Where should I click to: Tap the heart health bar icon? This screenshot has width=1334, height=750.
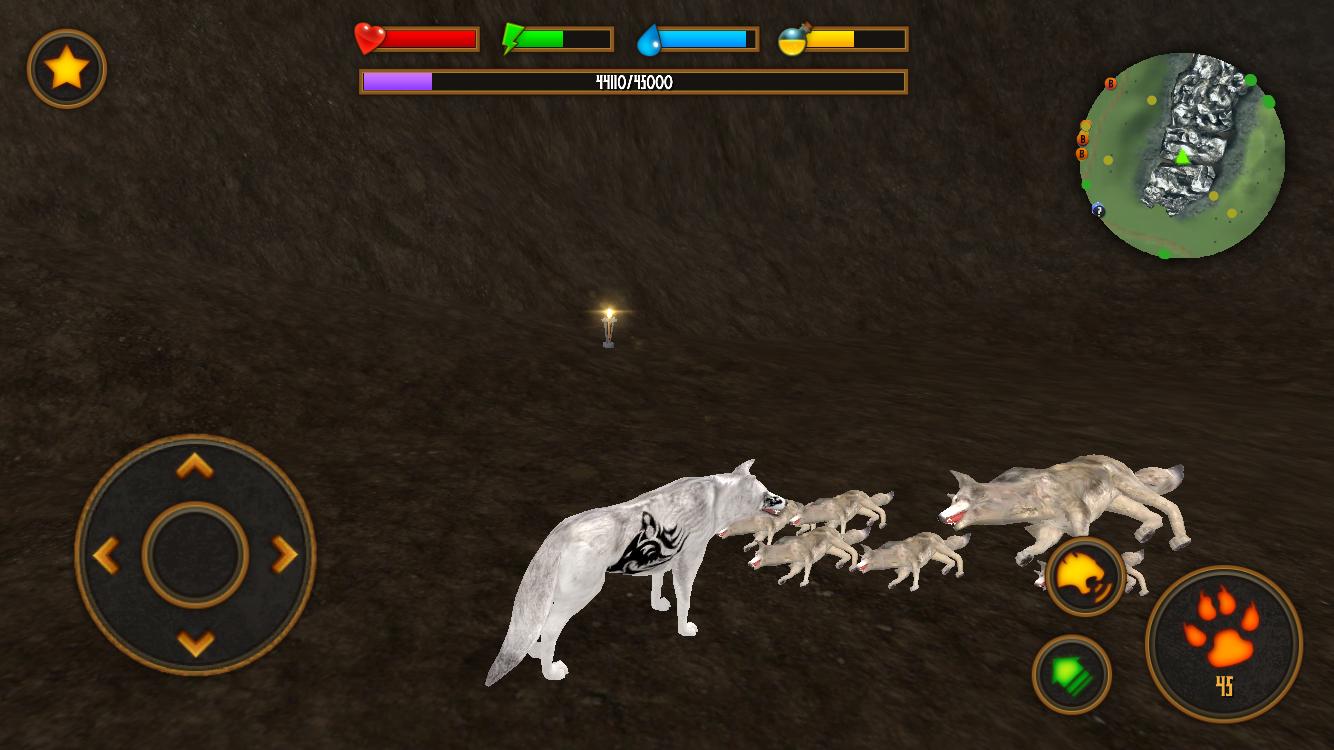coord(368,38)
